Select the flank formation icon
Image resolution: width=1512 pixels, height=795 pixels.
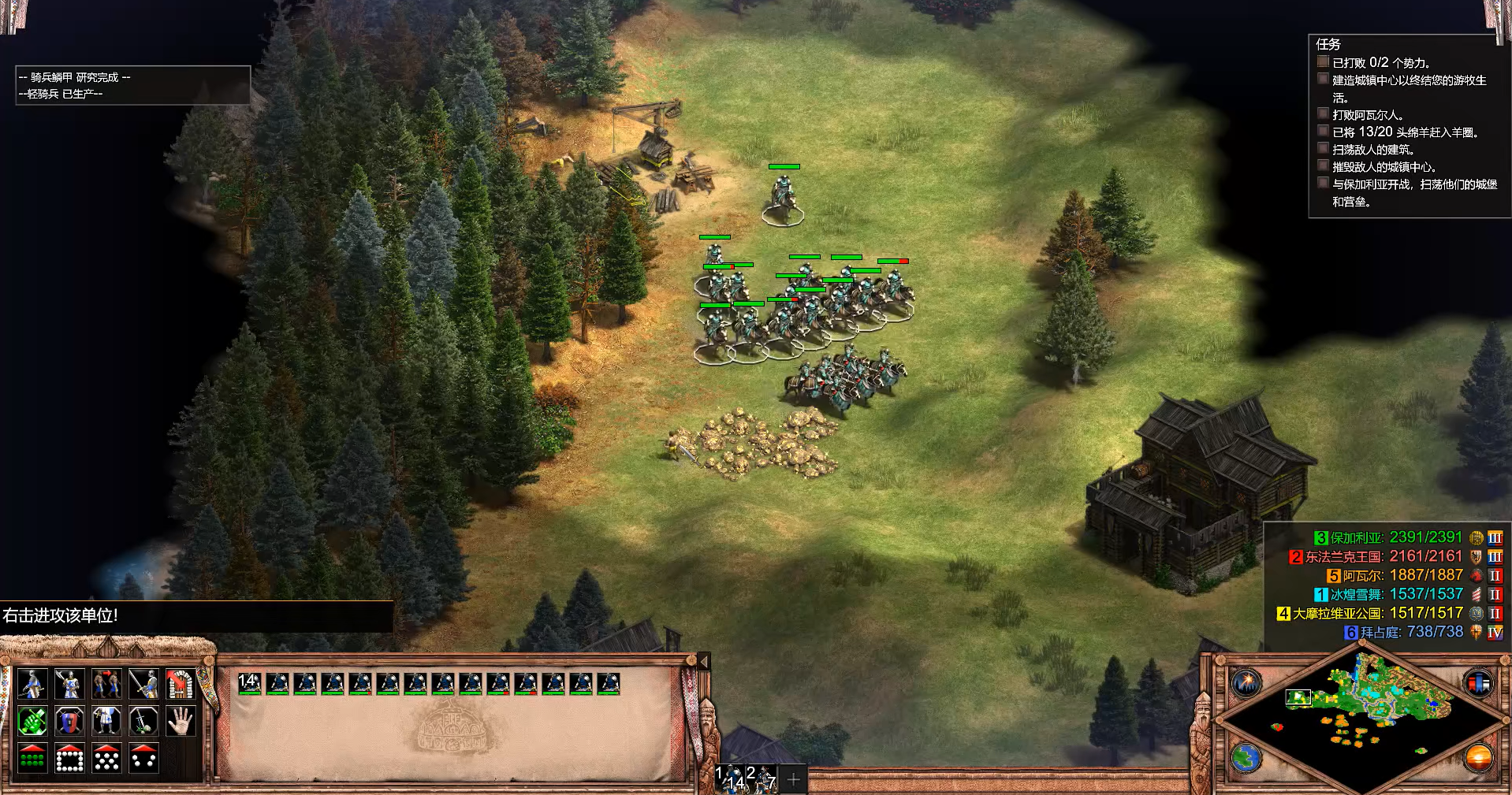pos(143,758)
